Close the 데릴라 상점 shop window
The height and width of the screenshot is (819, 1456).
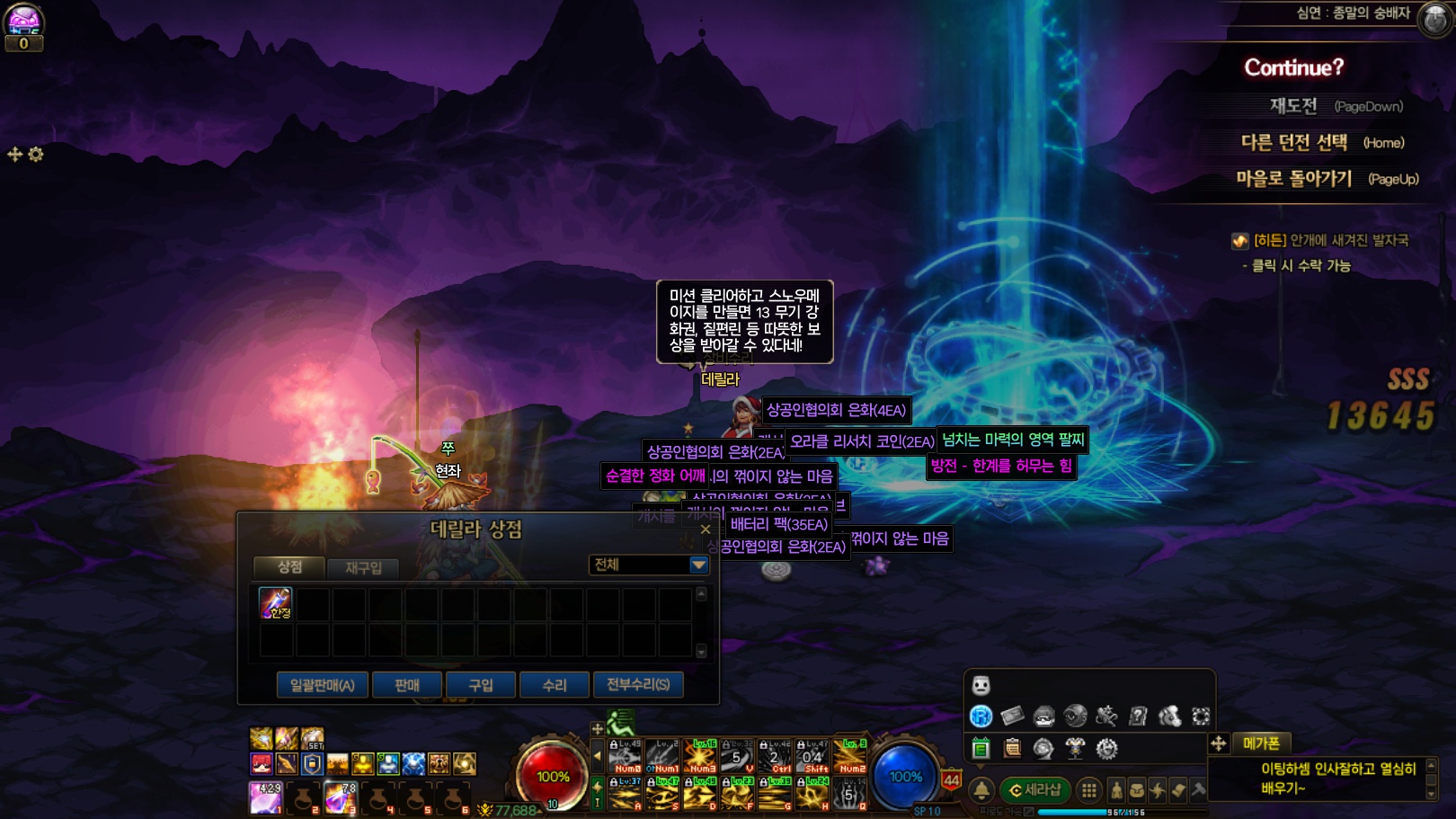click(x=706, y=530)
